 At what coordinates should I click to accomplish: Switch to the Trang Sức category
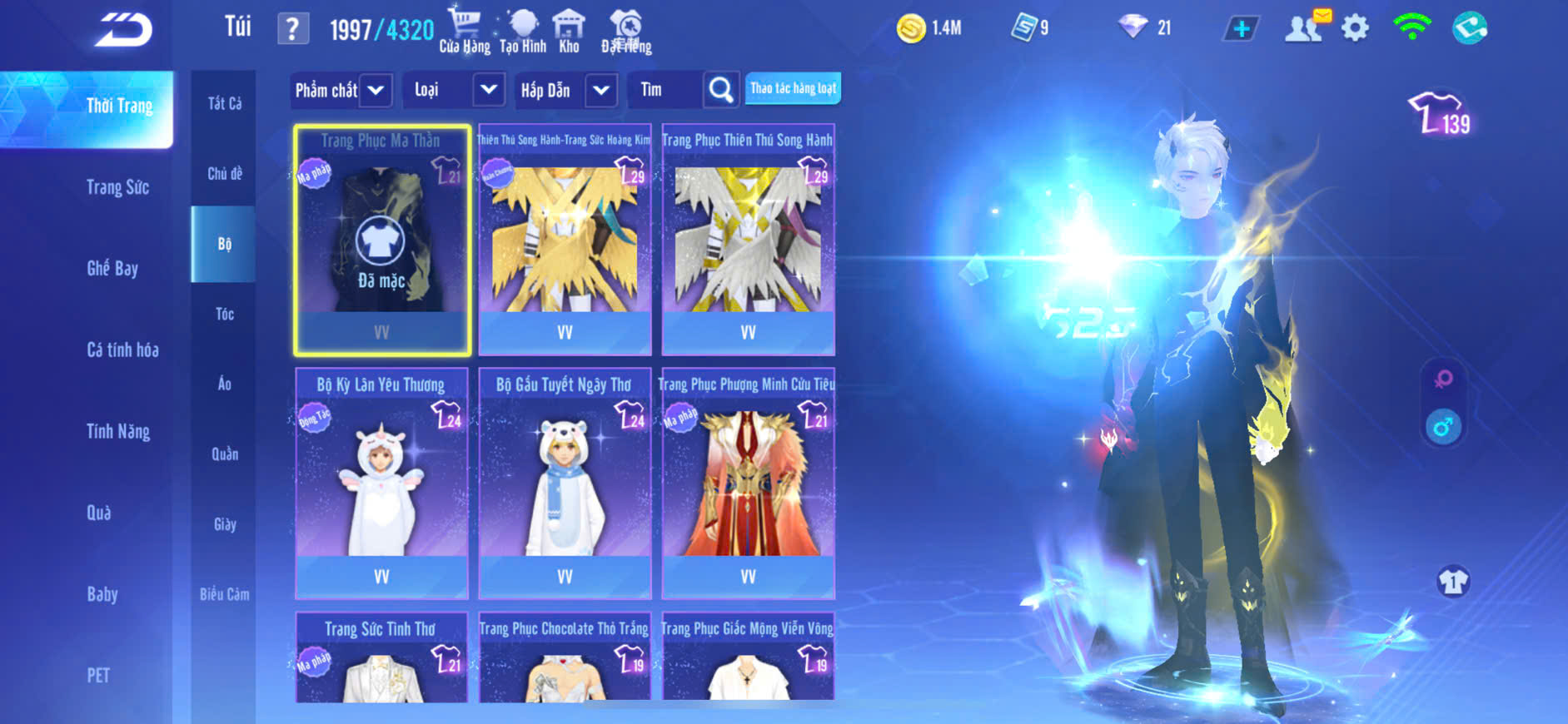click(x=117, y=187)
